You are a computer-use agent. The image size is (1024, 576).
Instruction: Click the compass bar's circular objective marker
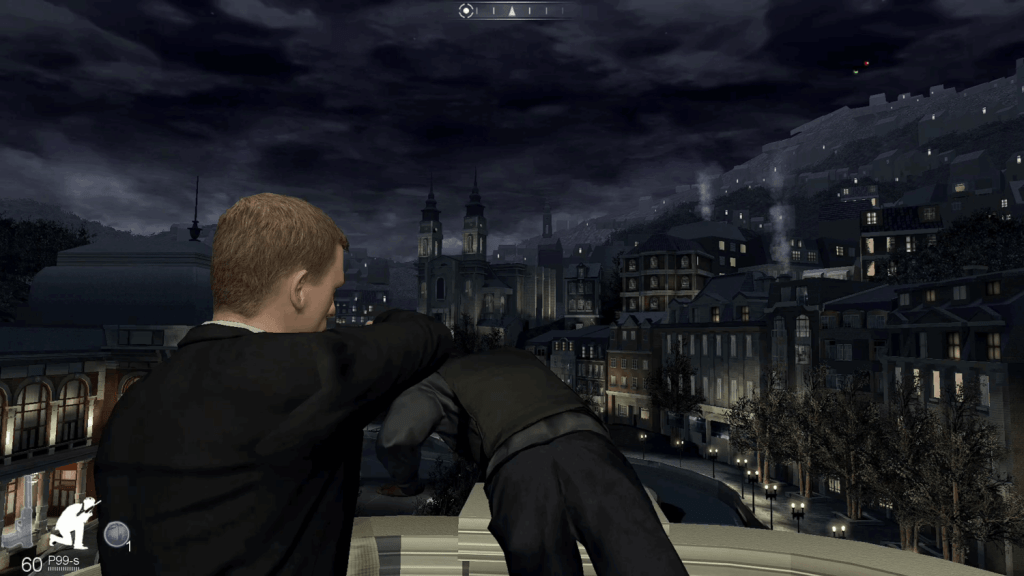465,11
